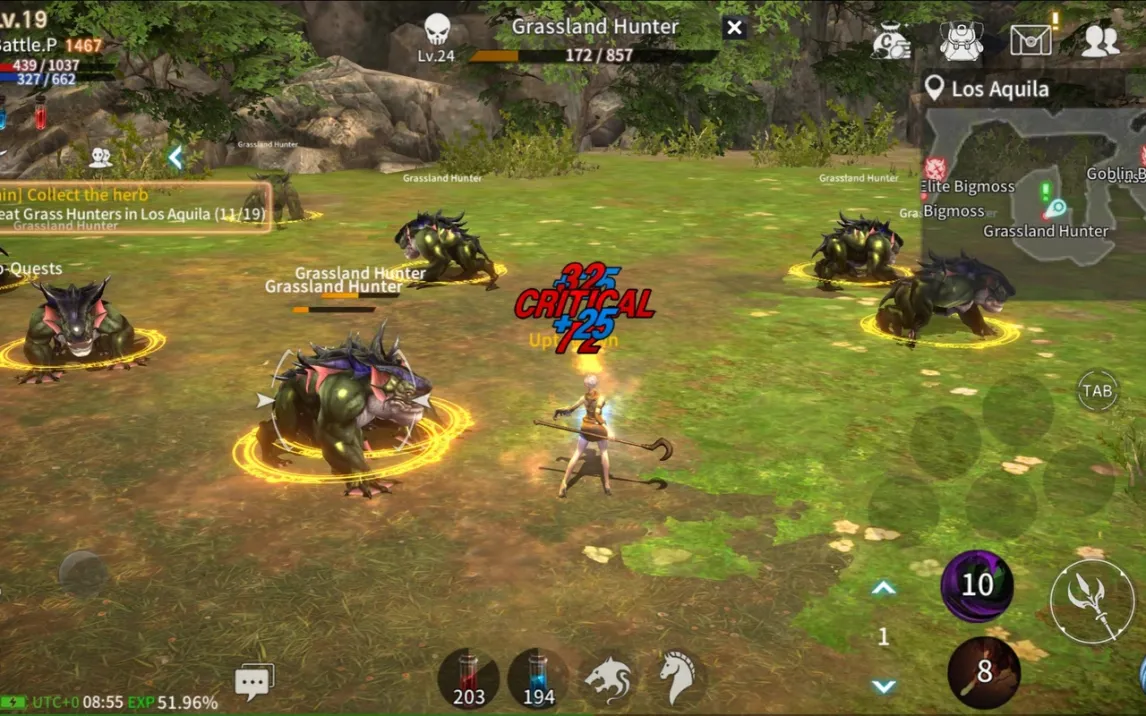
Task: Summon the horse mount
Action: (x=677, y=679)
